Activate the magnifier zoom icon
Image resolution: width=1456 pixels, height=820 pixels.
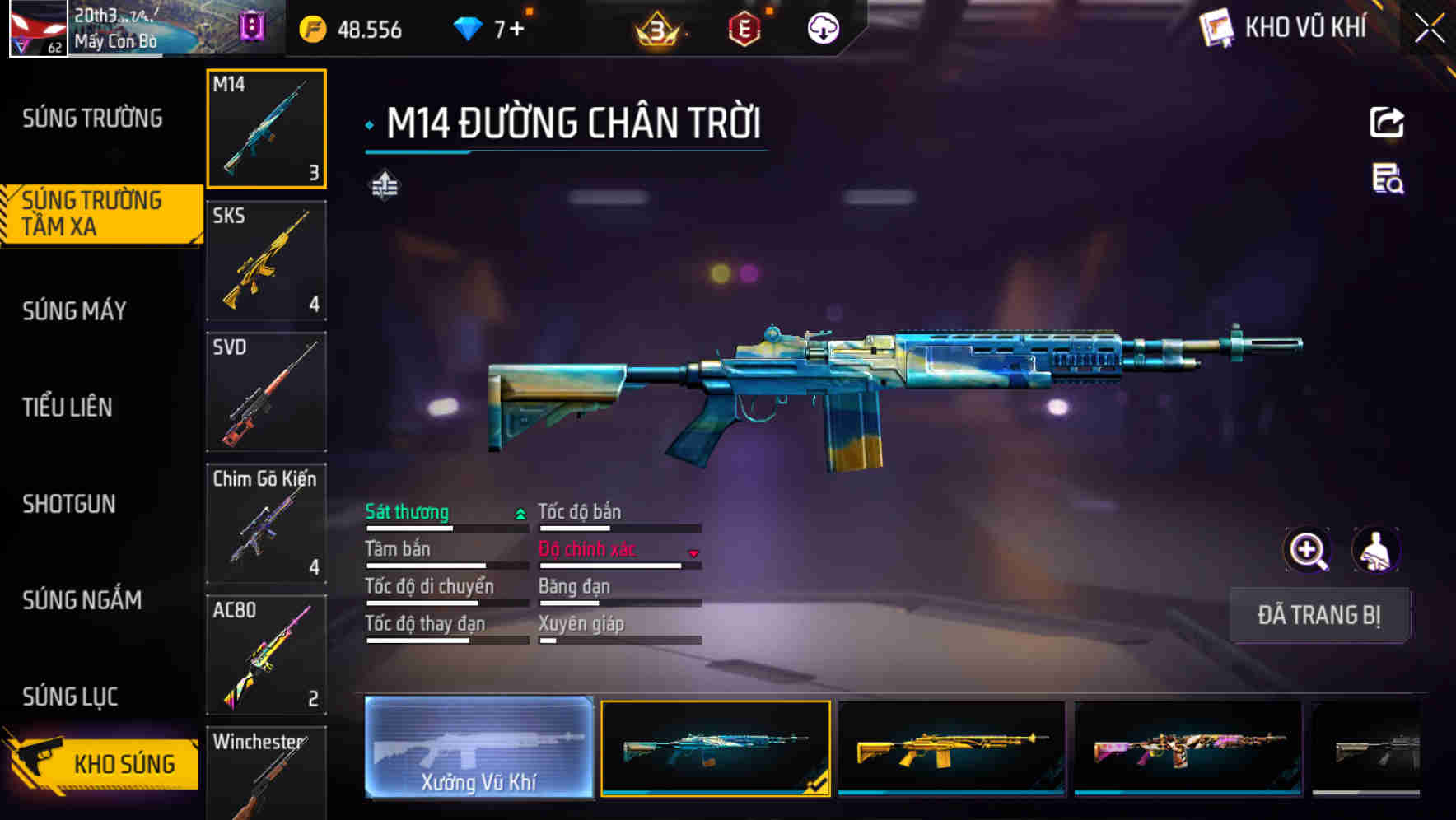tap(1307, 550)
